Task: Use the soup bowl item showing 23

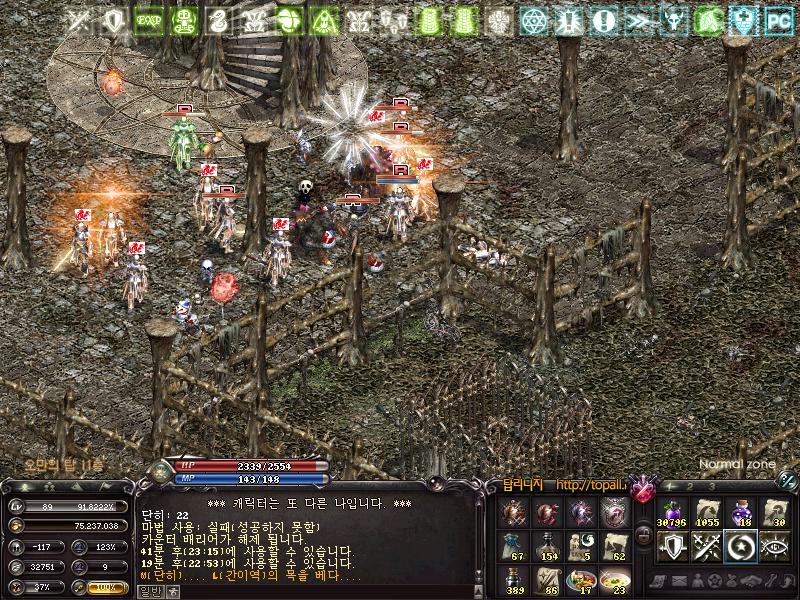Action: (614, 580)
